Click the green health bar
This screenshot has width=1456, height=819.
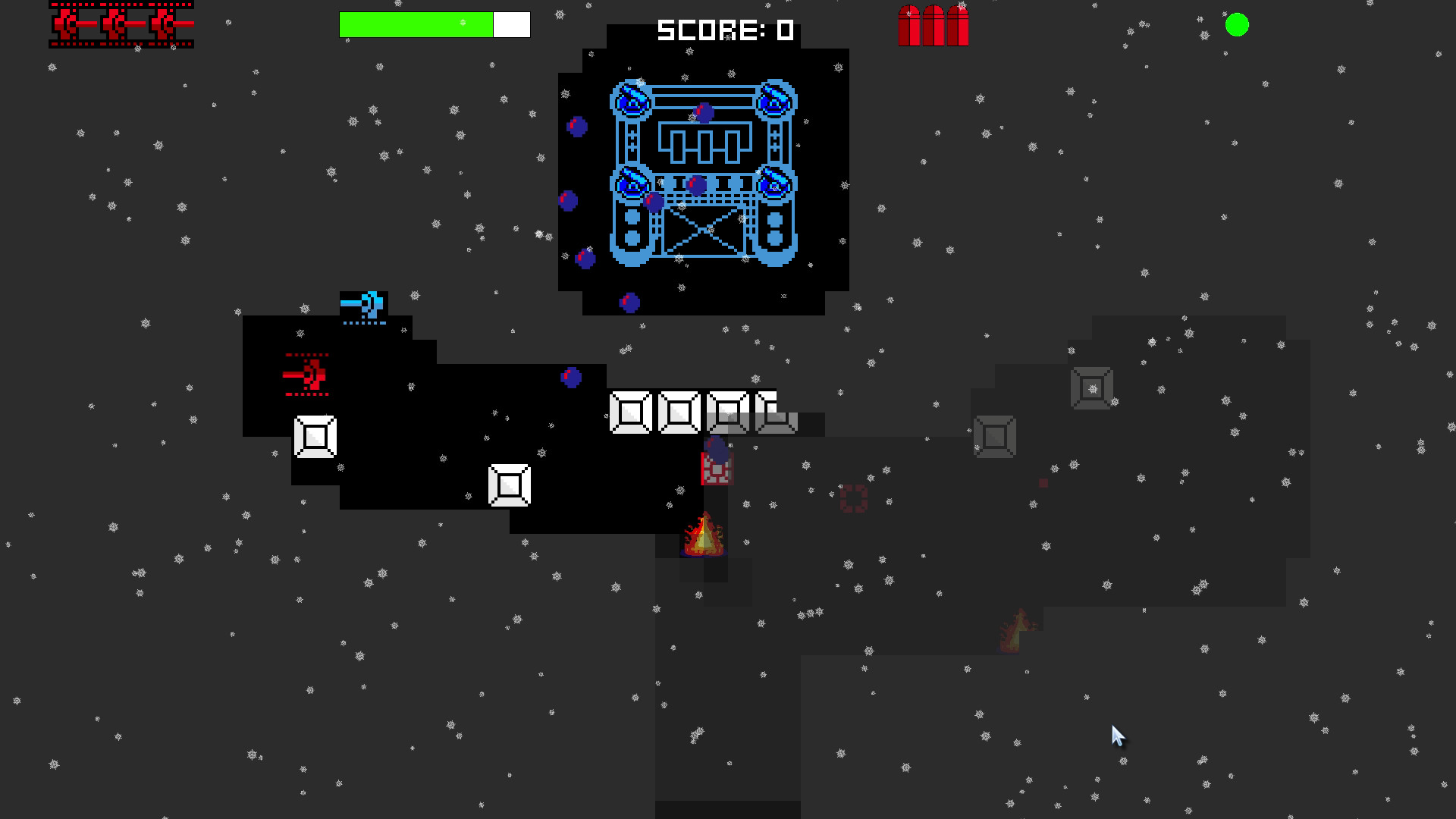pyautogui.click(x=417, y=24)
